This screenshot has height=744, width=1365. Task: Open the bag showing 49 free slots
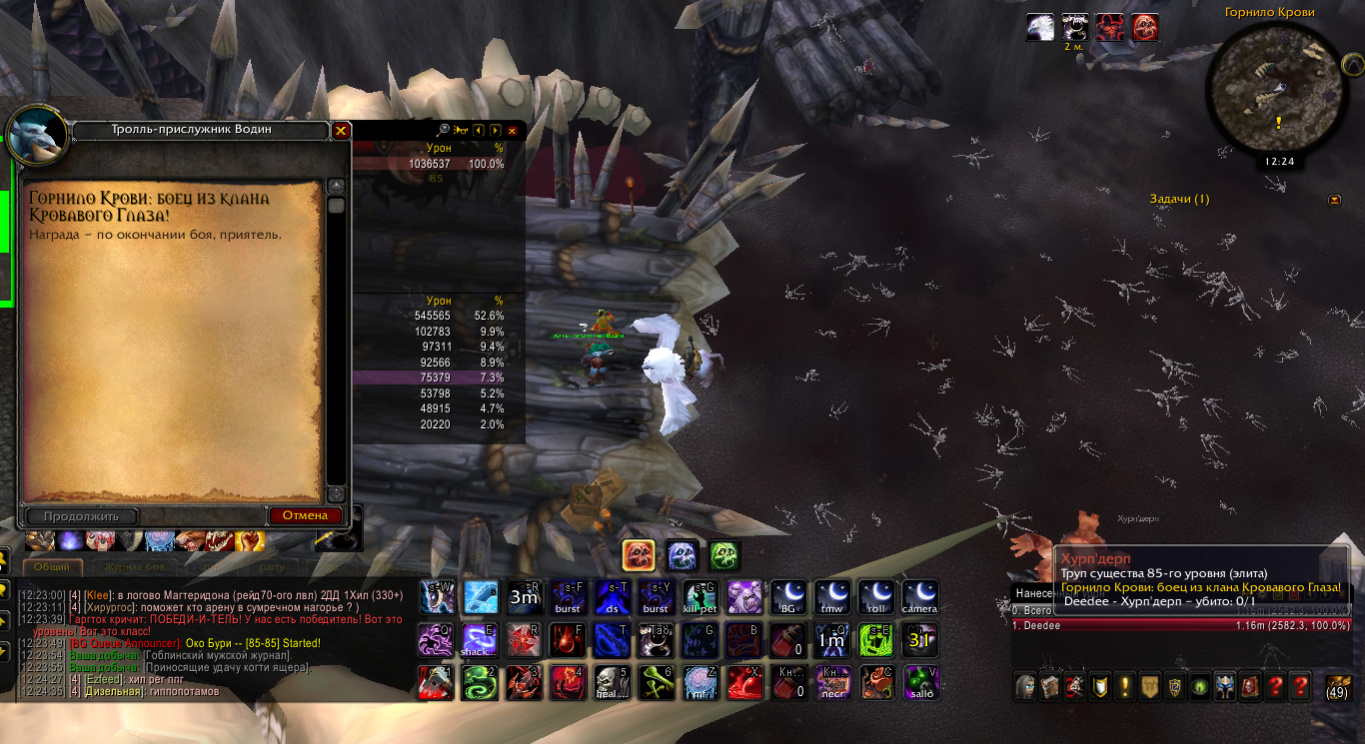coord(1337,686)
